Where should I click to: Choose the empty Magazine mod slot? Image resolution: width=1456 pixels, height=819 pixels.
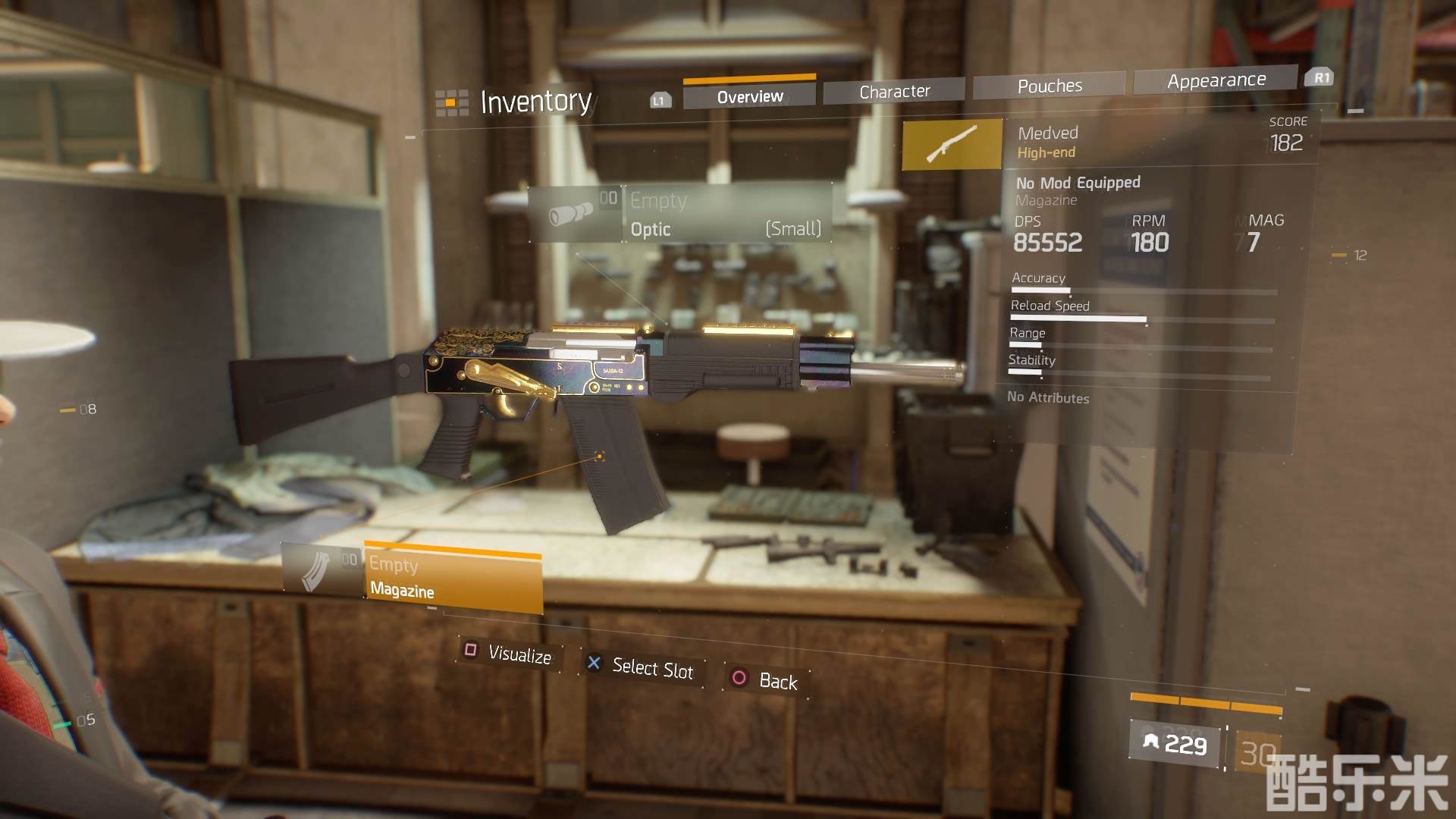[x=413, y=578]
